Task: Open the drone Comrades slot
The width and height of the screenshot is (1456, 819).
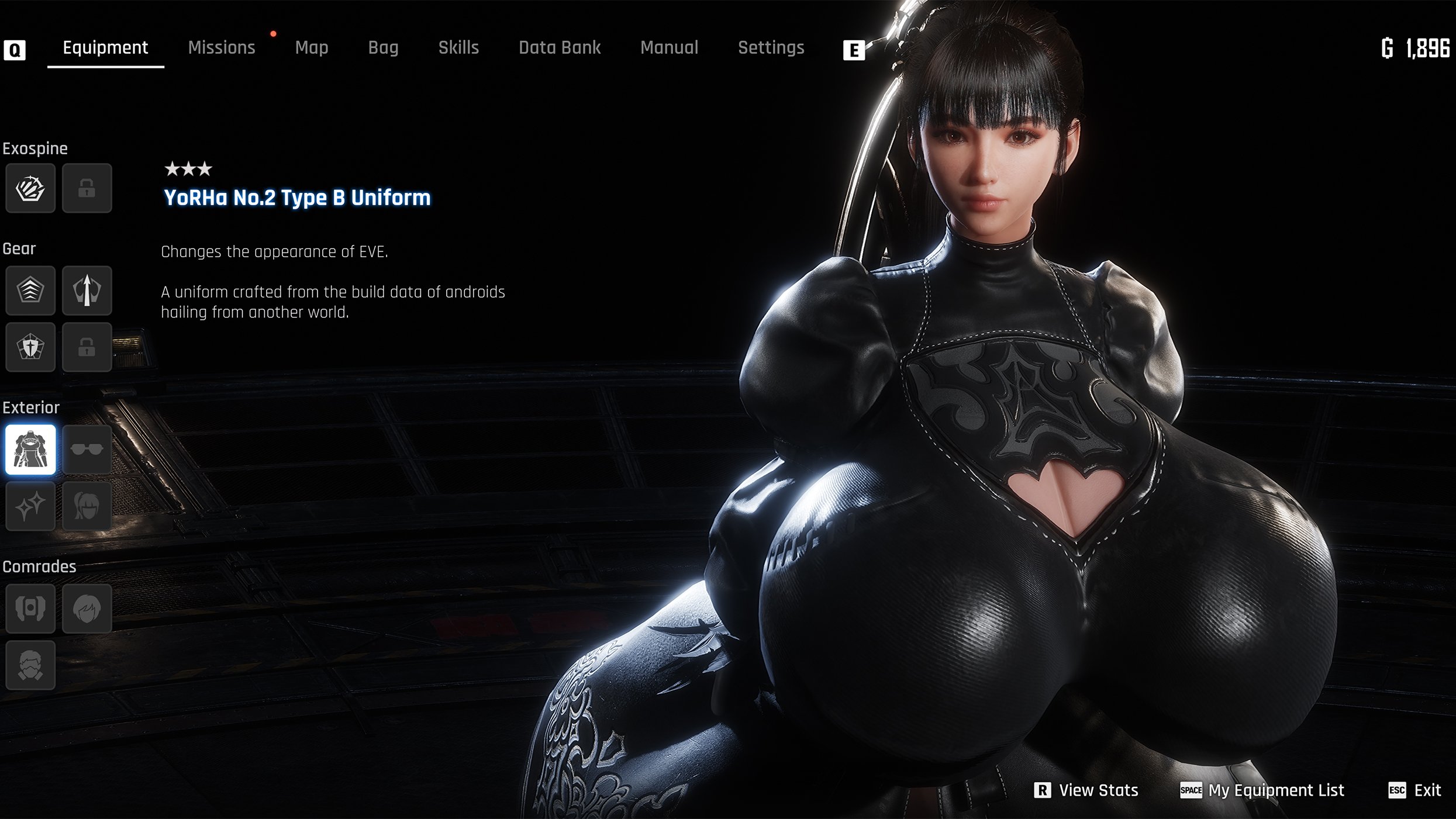Action: (x=30, y=609)
